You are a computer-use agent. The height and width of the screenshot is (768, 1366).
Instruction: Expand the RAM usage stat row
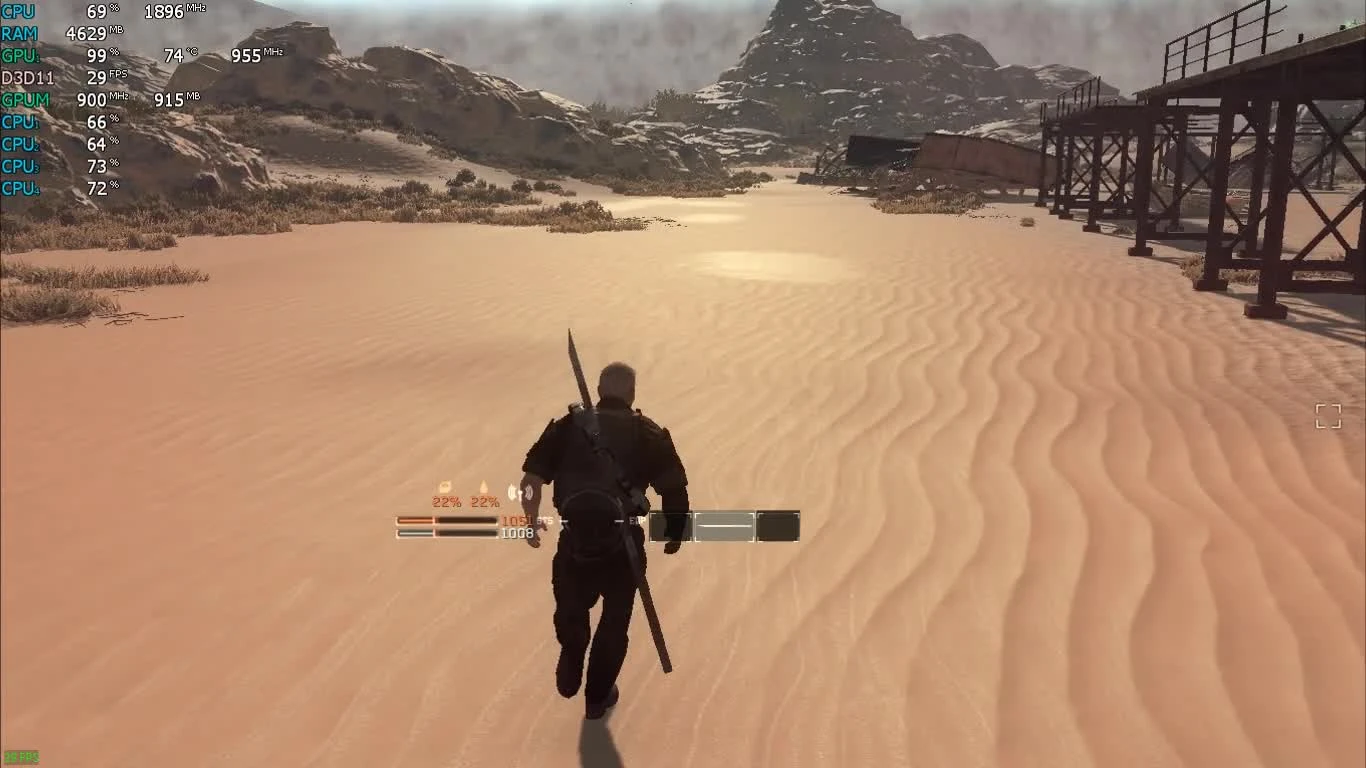[22, 33]
